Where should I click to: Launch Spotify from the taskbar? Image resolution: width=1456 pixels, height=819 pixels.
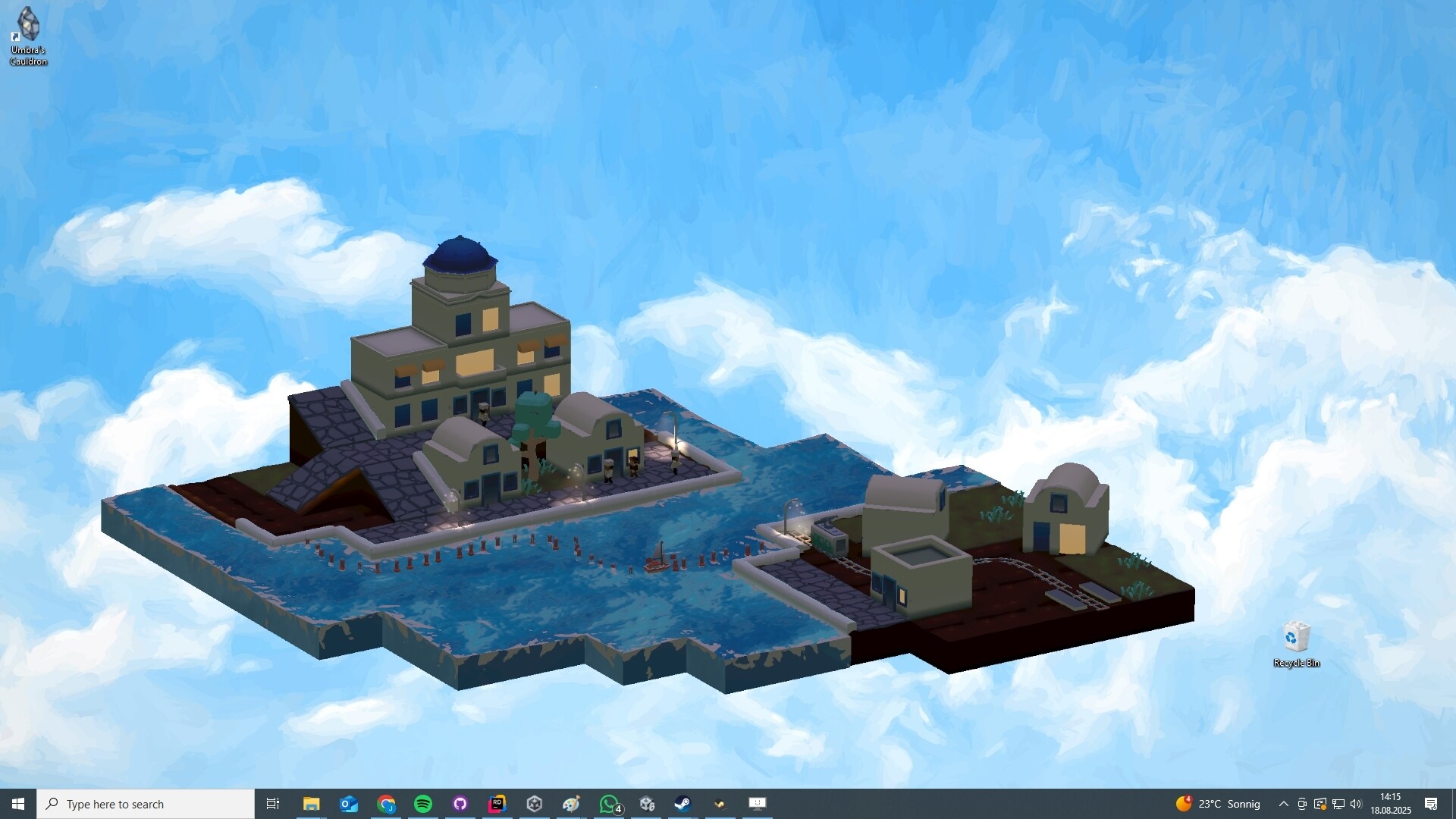423,804
